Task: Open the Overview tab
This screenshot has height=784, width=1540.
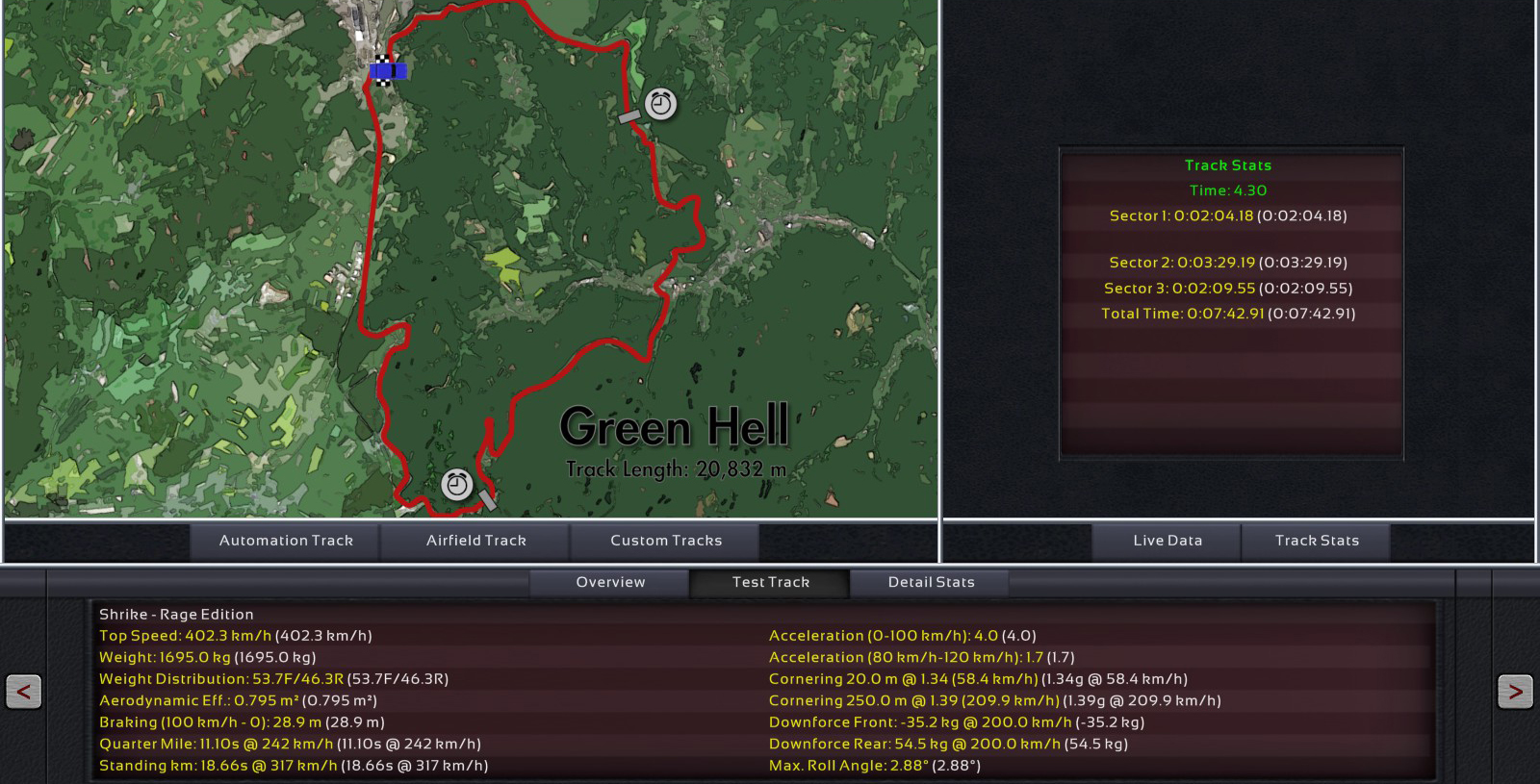Action: tap(610, 582)
